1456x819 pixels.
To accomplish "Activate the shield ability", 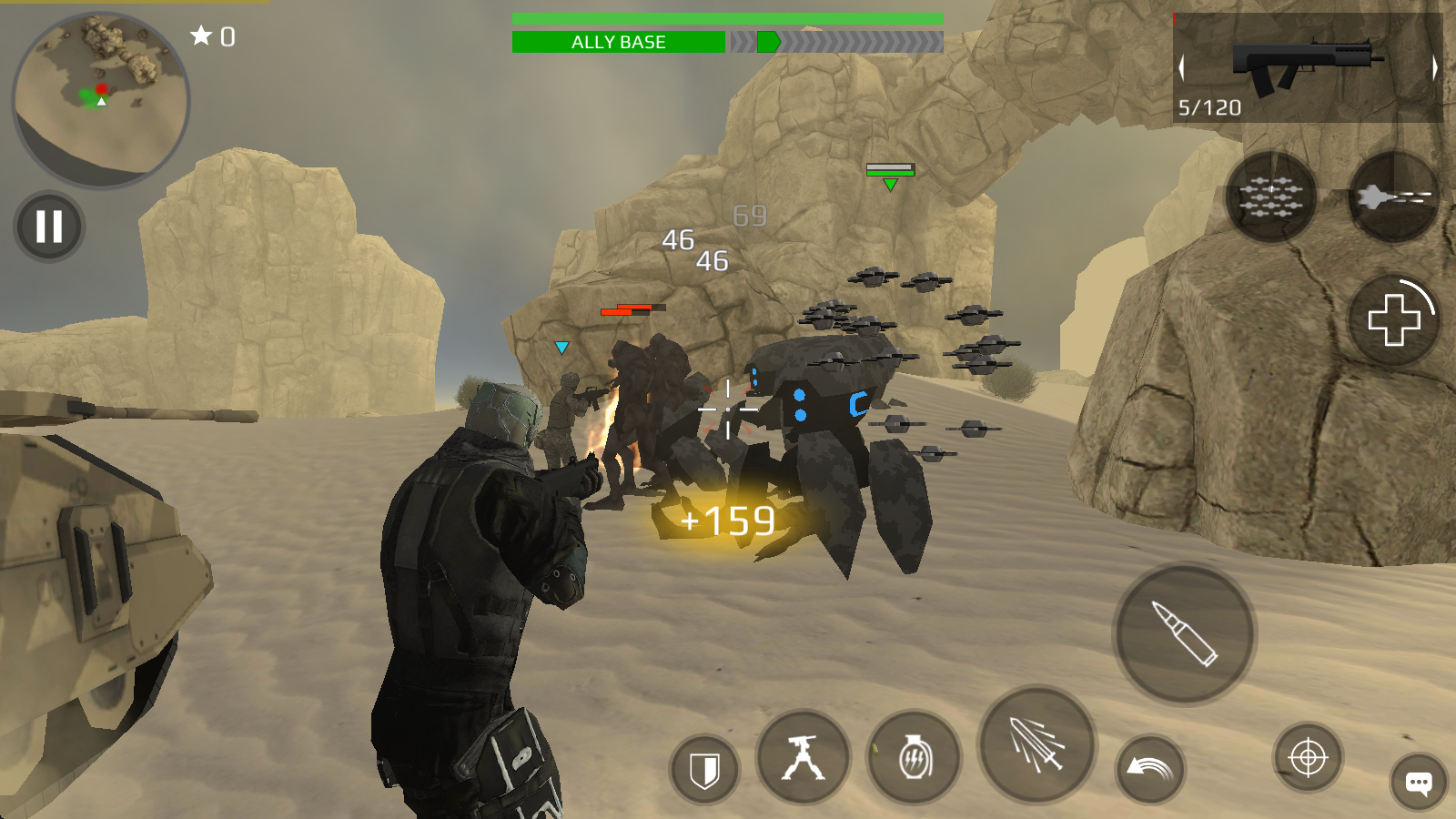I will (x=704, y=770).
